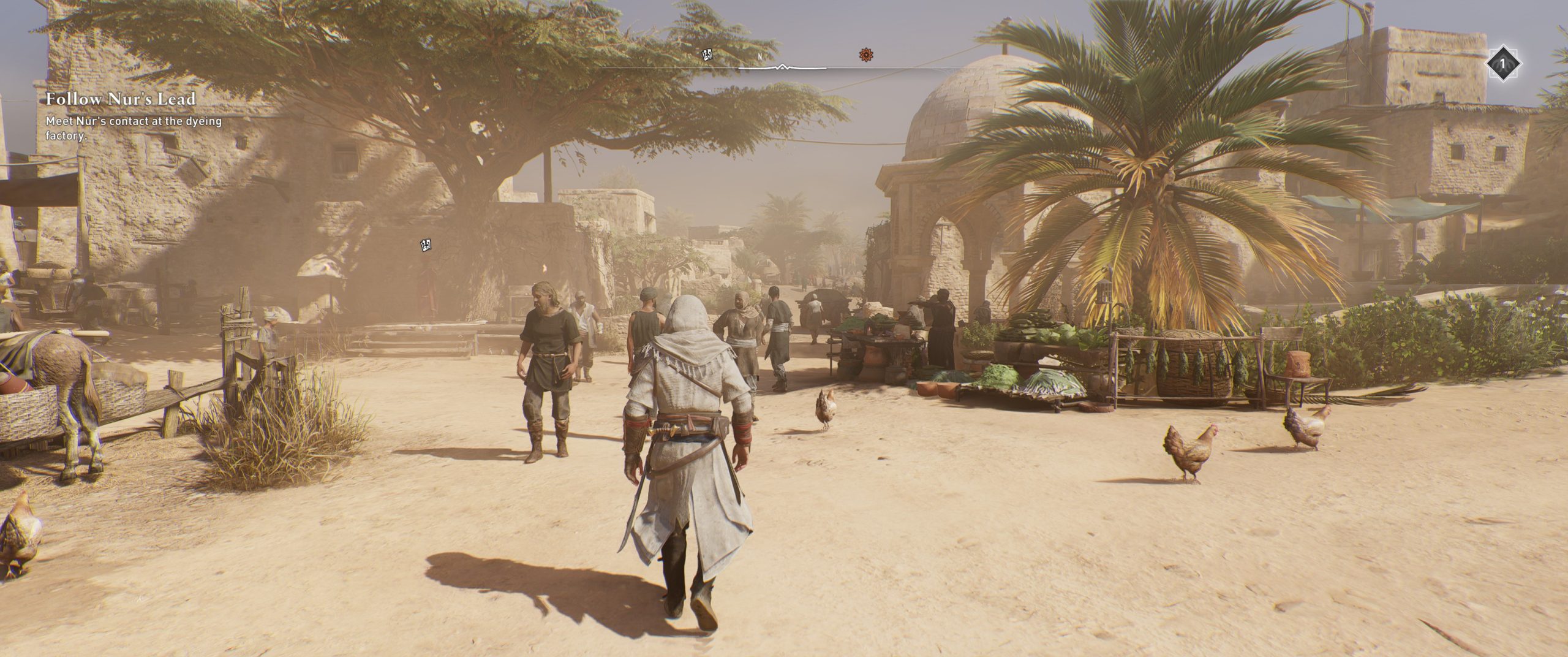Select the orange rosette marker on the compass
1568x657 pixels.
(865, 55)
